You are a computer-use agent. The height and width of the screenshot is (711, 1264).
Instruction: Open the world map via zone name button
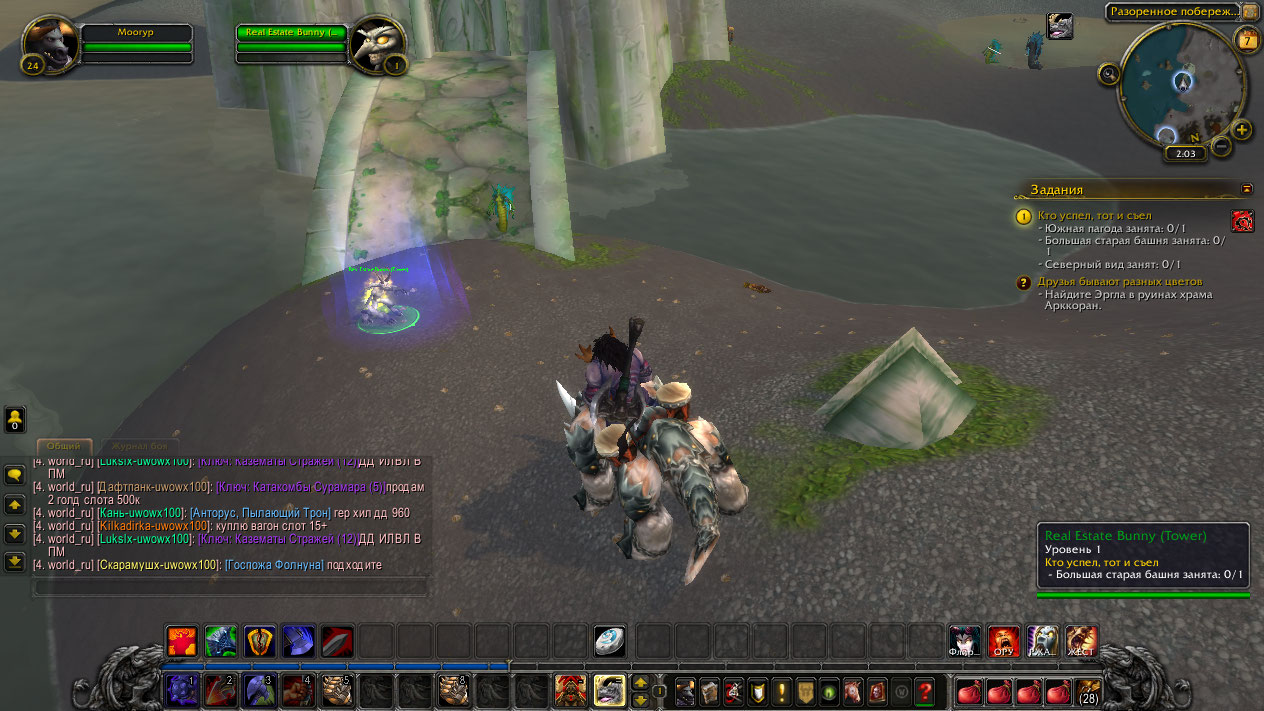coord(1171,12)
